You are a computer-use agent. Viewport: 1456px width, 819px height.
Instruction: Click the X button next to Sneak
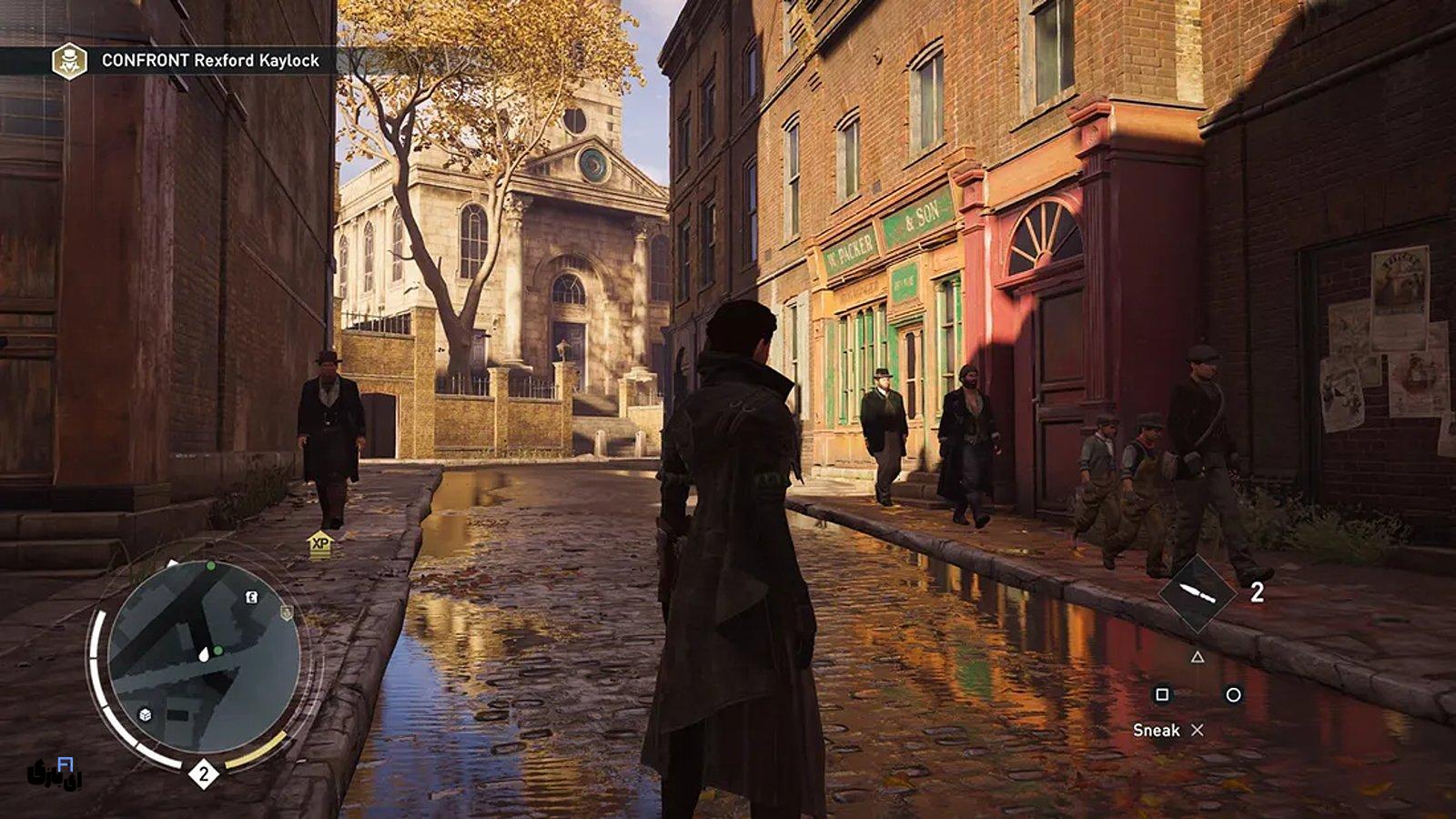(x=1197, y=731)
